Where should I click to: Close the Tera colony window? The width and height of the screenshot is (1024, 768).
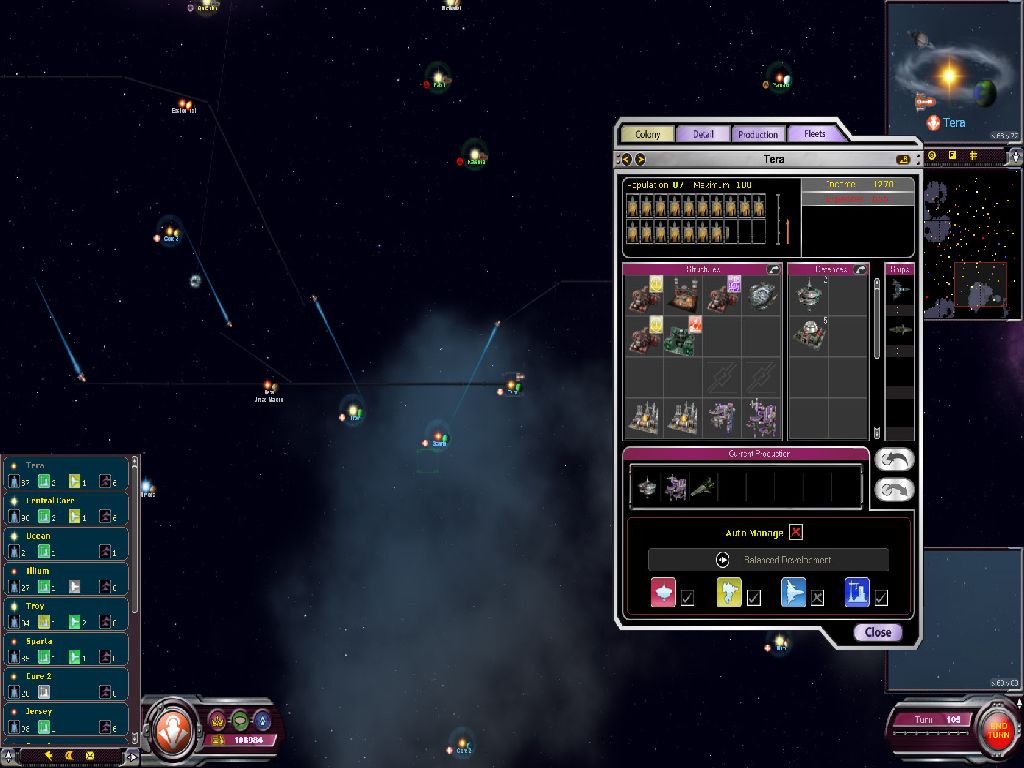point(877,632)
